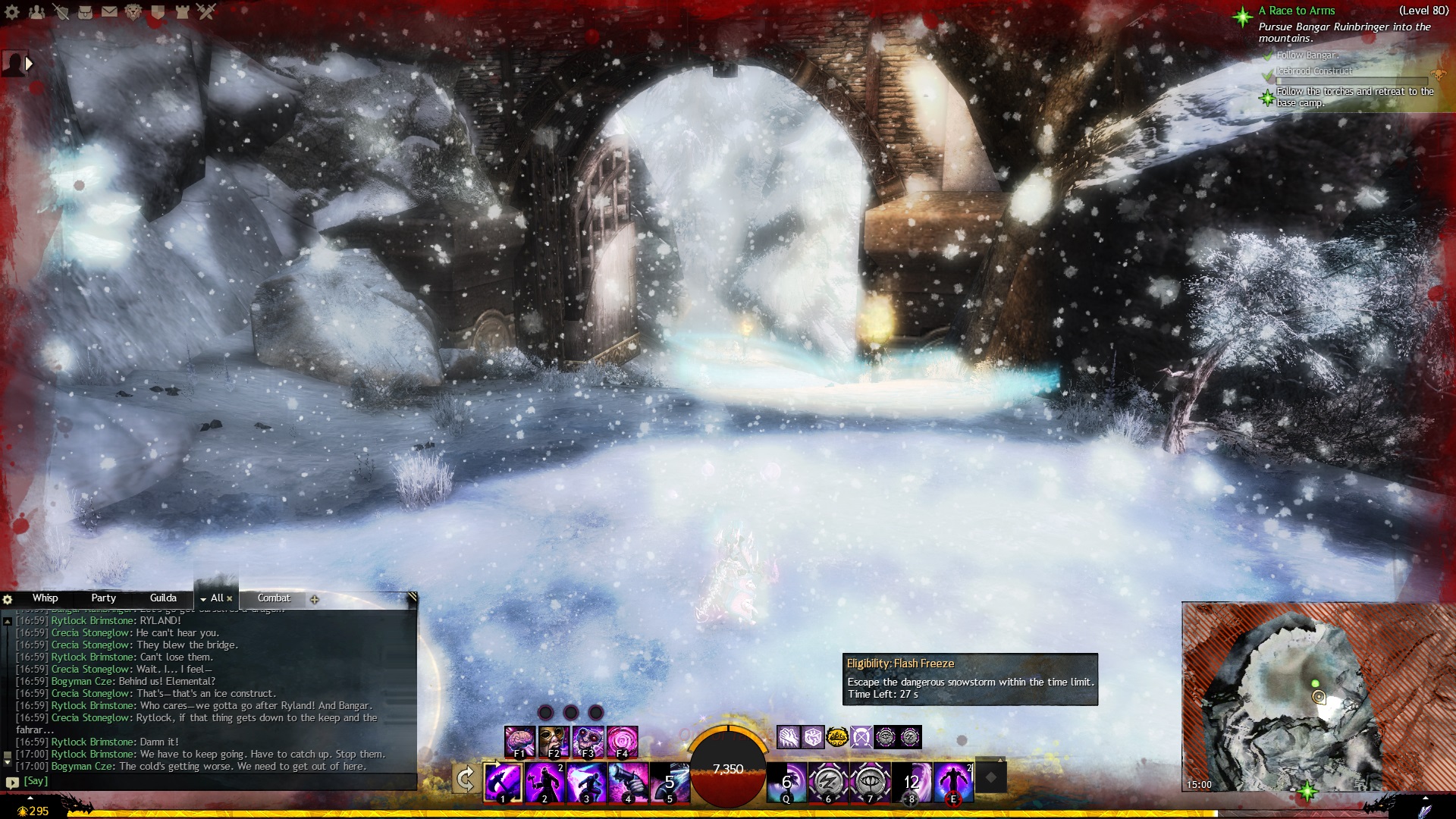
Task: Expand the party portrait arrow
Action: coord(30,64)
